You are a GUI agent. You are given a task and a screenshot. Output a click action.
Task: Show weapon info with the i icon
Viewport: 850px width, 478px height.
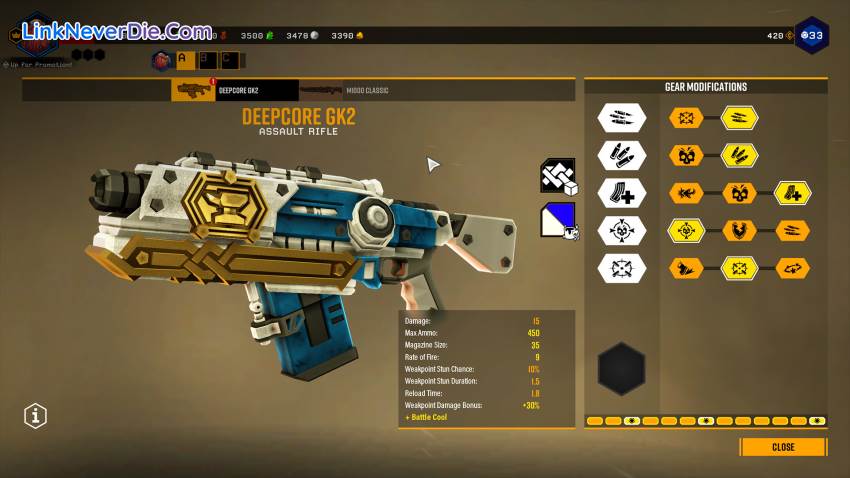(x=36, y=414)
